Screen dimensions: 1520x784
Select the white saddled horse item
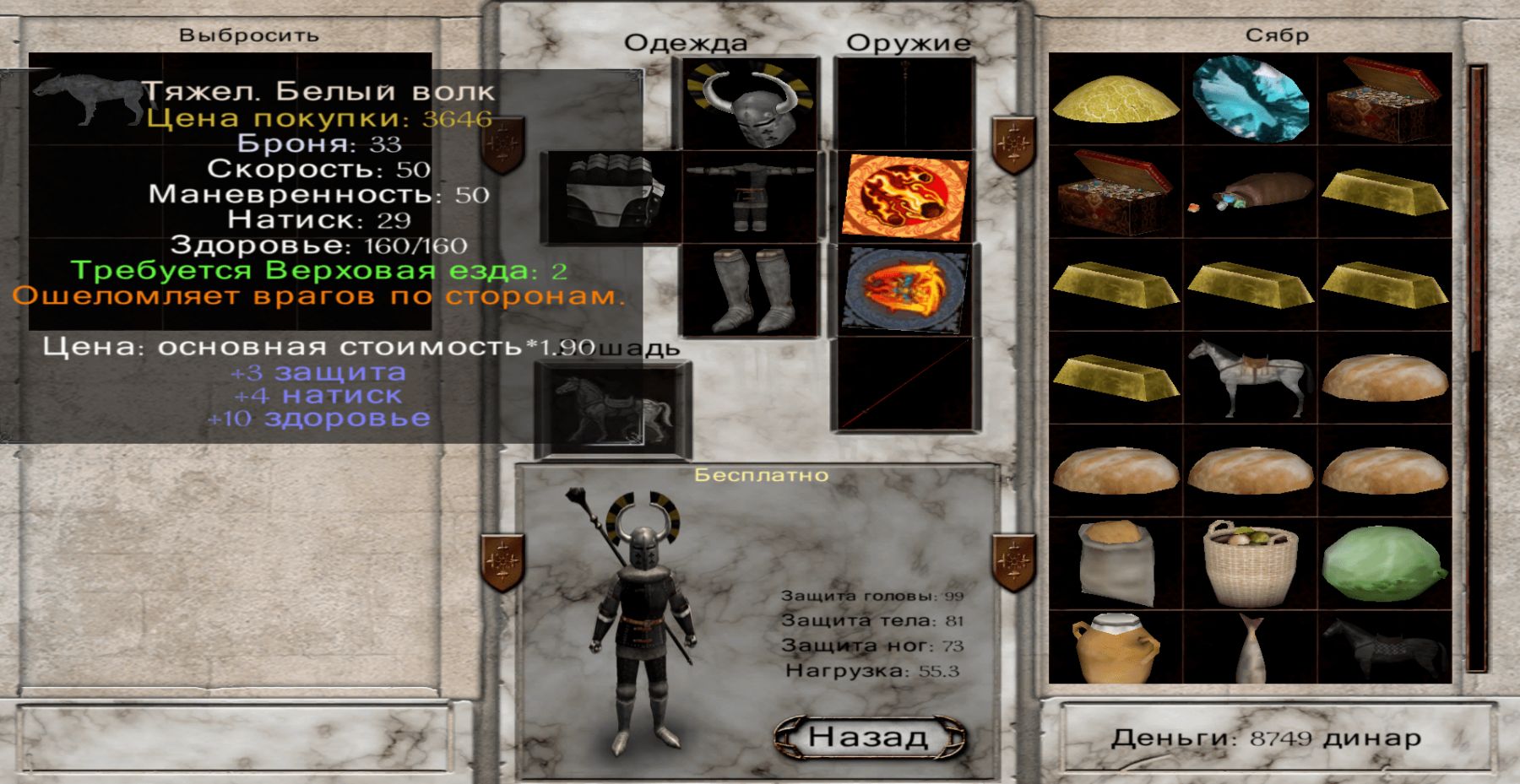(x=1250, y=378)
